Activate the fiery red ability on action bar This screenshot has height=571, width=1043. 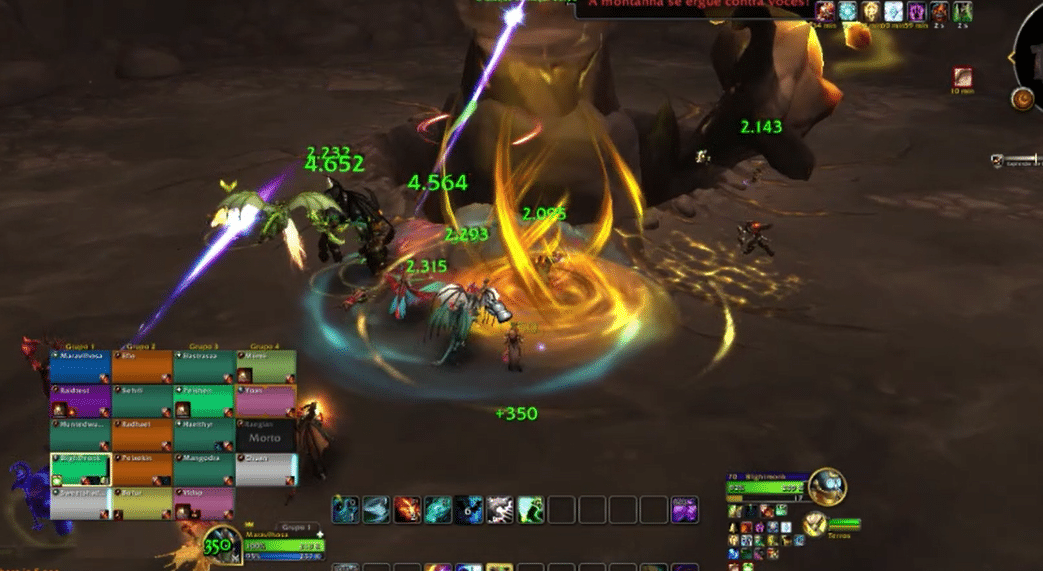tap(407, 510)
